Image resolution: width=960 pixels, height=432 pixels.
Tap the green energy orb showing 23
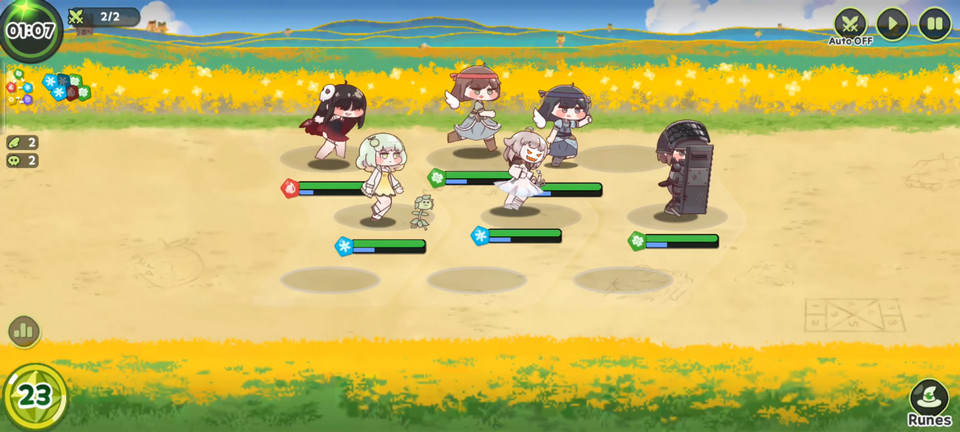tap(34, 396)
